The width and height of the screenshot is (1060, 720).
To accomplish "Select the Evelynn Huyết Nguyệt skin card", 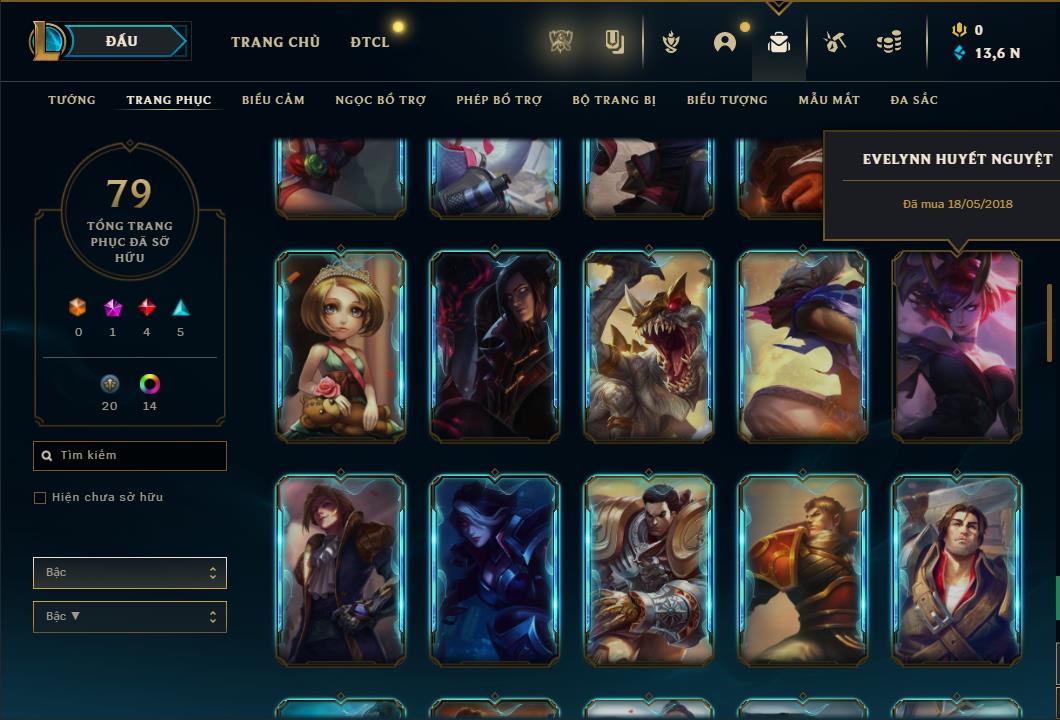I will [x=957, y=346].
